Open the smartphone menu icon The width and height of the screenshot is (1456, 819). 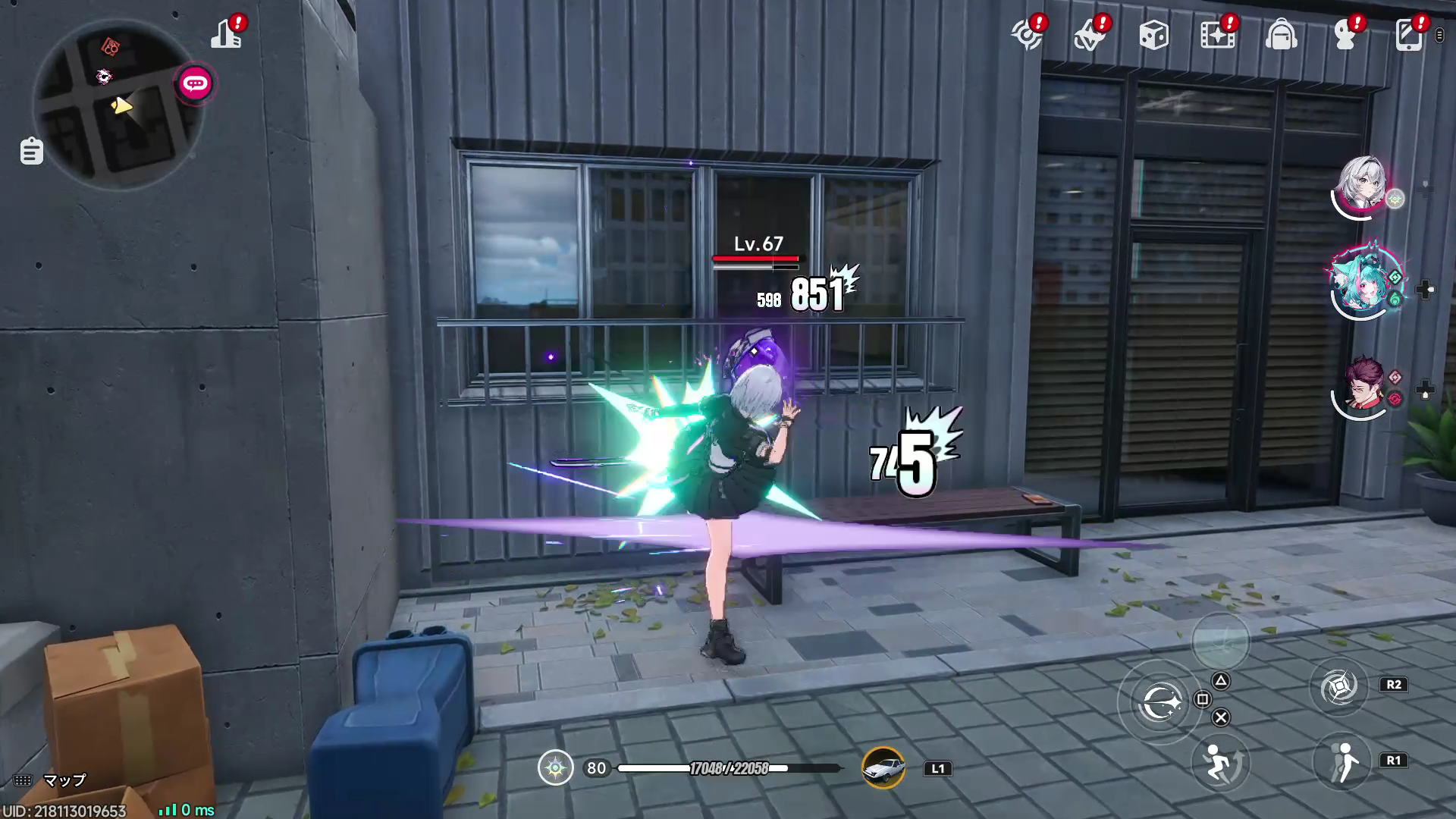click(x=1408, y=36)
